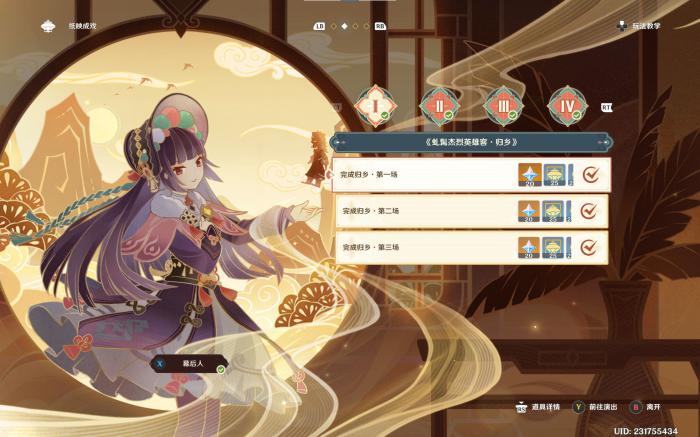Click the first row's primogem reward icon

point(529,175)
